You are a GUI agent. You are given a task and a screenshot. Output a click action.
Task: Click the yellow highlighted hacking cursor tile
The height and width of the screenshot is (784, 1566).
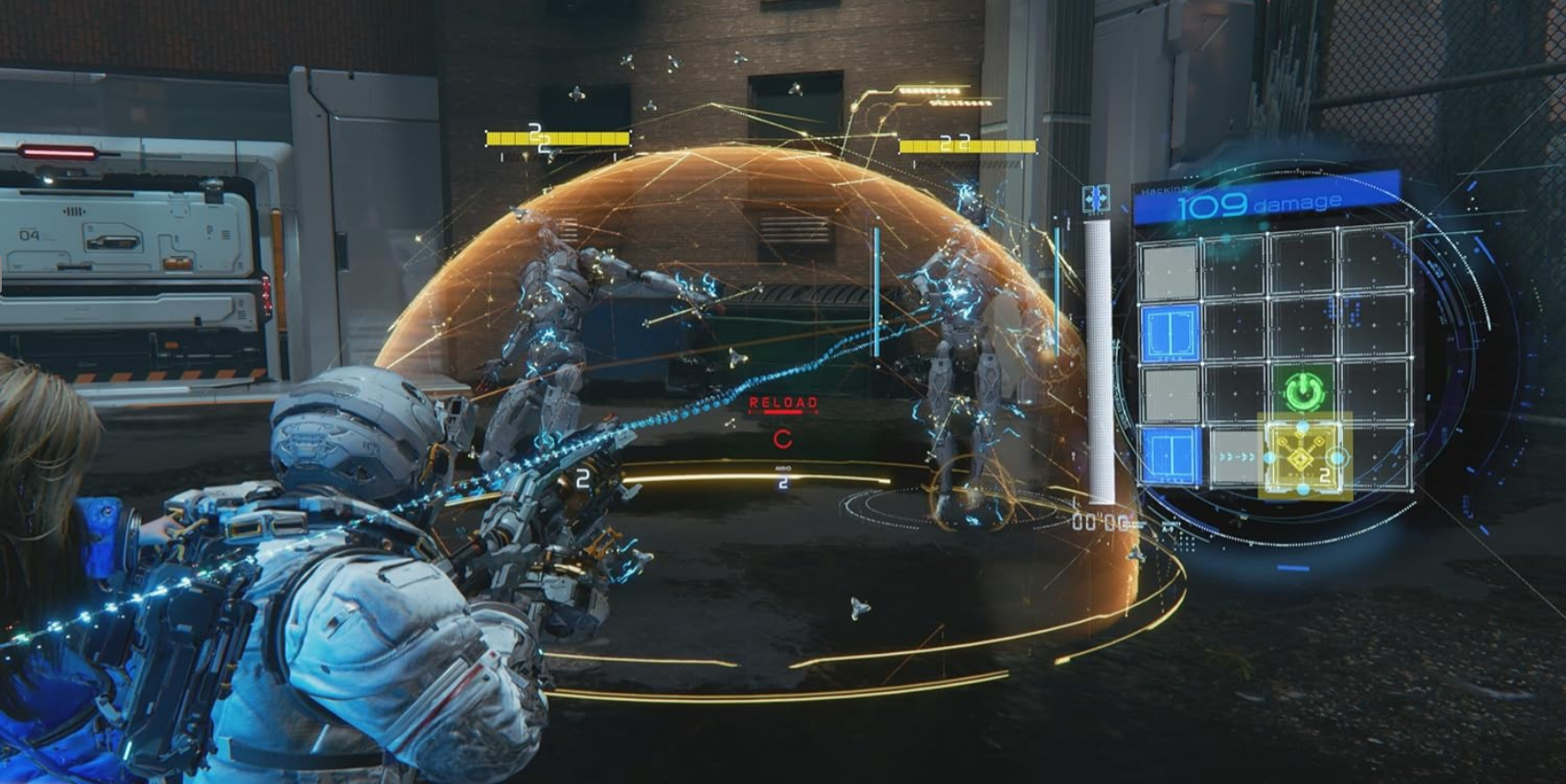click(x=1303, y=456)
